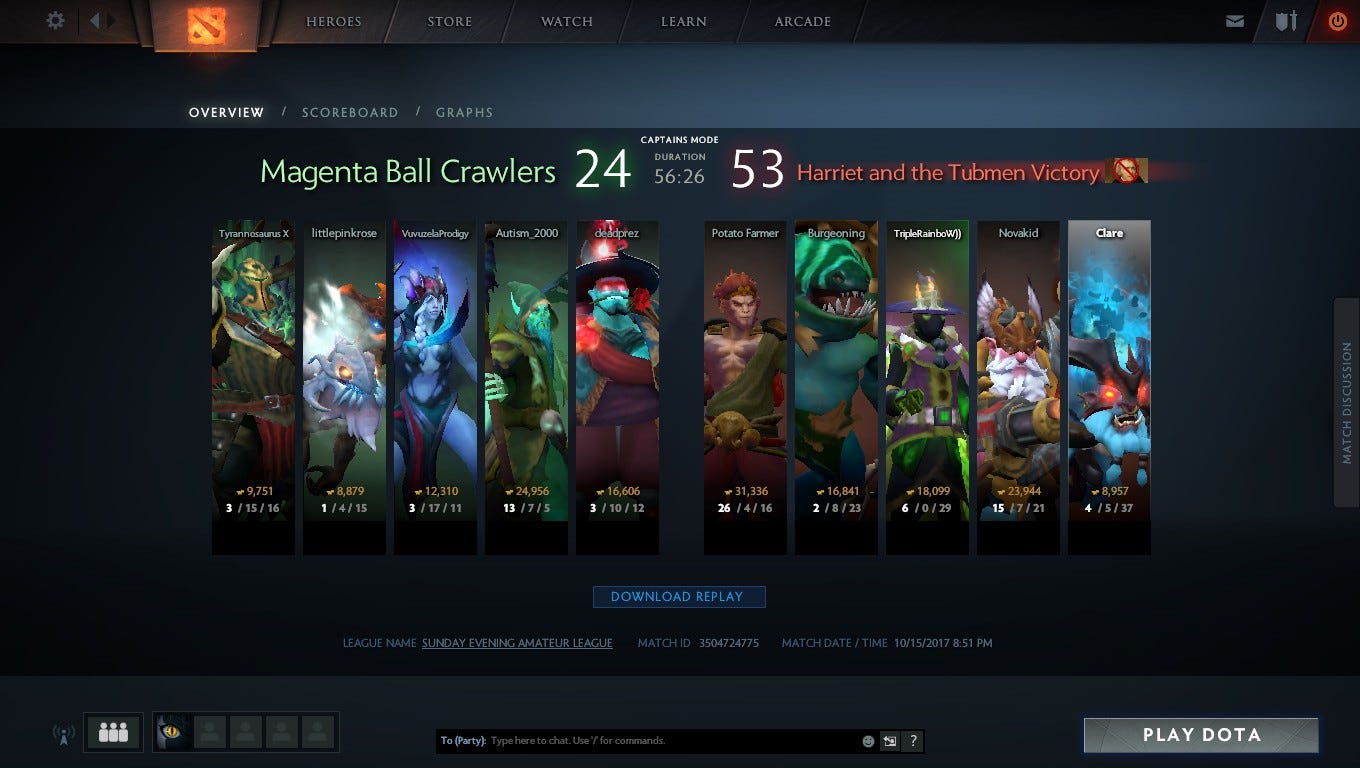Switch to the Scoreboard tab
The image size is (1360, 768).
point(350,113)
